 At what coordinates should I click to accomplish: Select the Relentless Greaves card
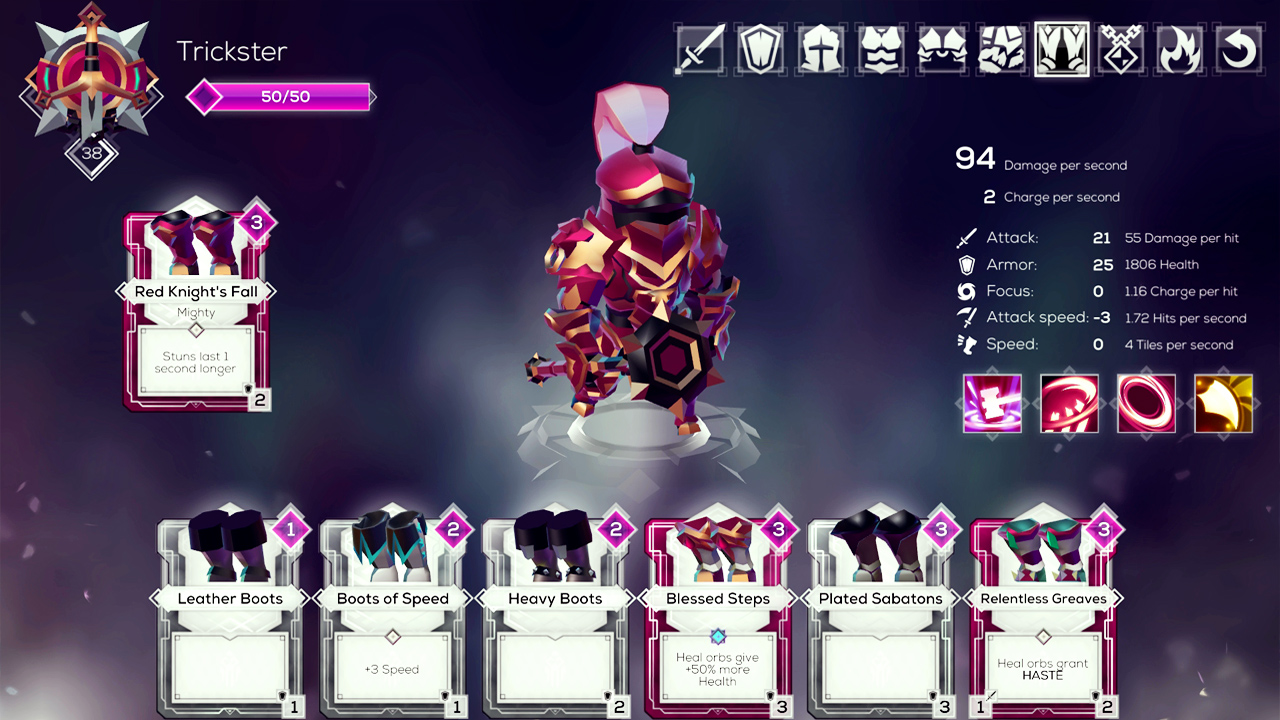pyautogui.click(x=1043, y=620)
